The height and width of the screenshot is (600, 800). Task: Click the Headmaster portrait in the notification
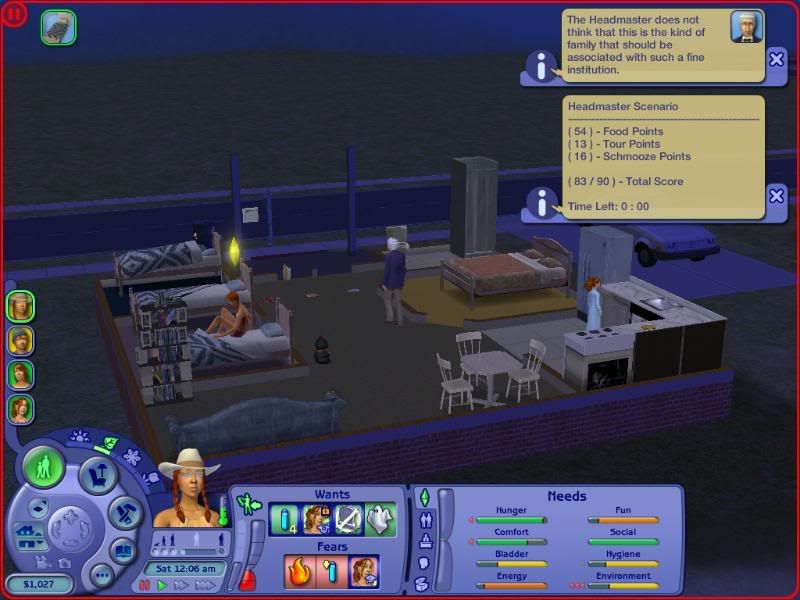point(744,26)
